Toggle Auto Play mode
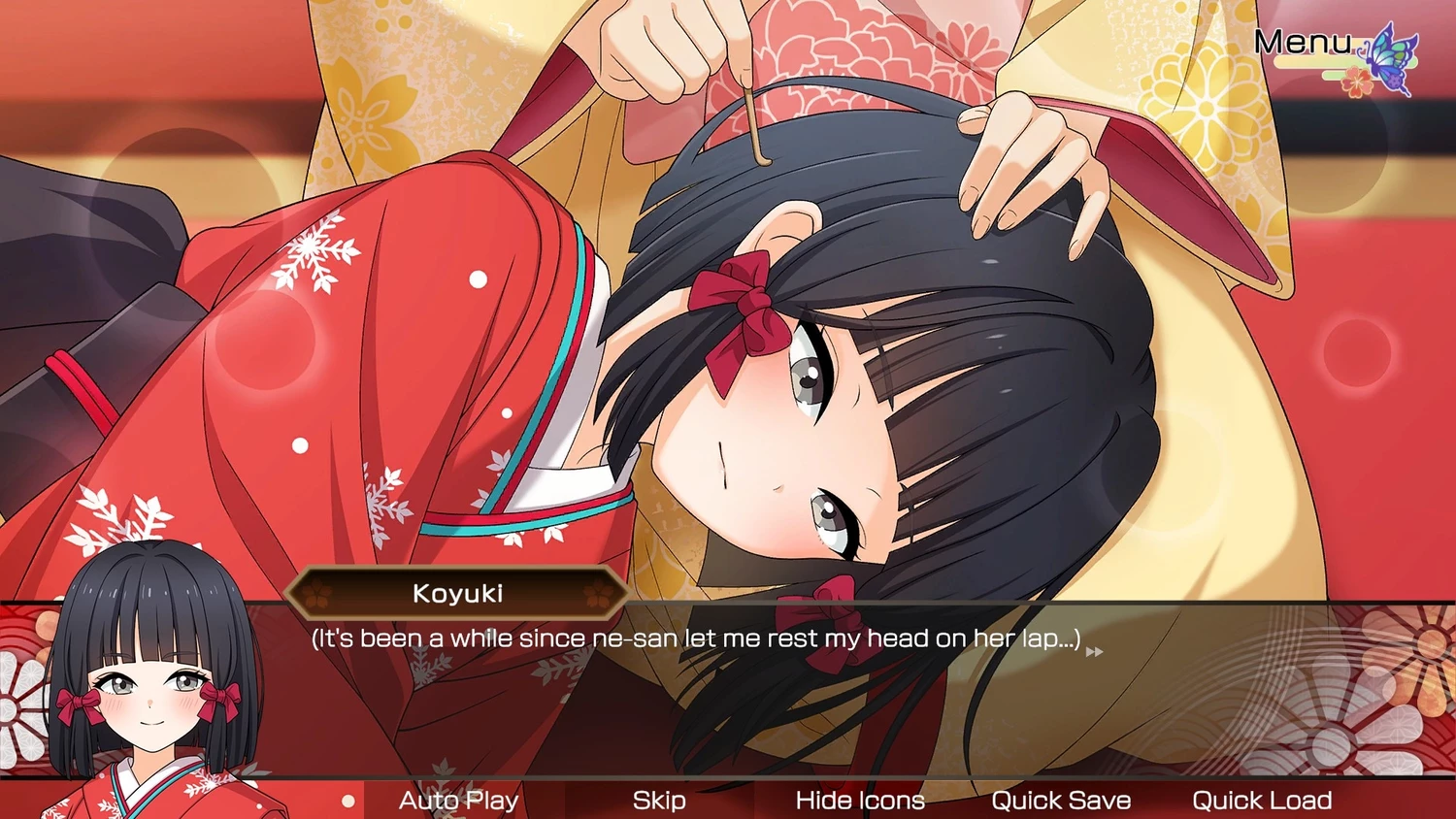The height and width of the screenshot is (819, 1456). point(458,801)
